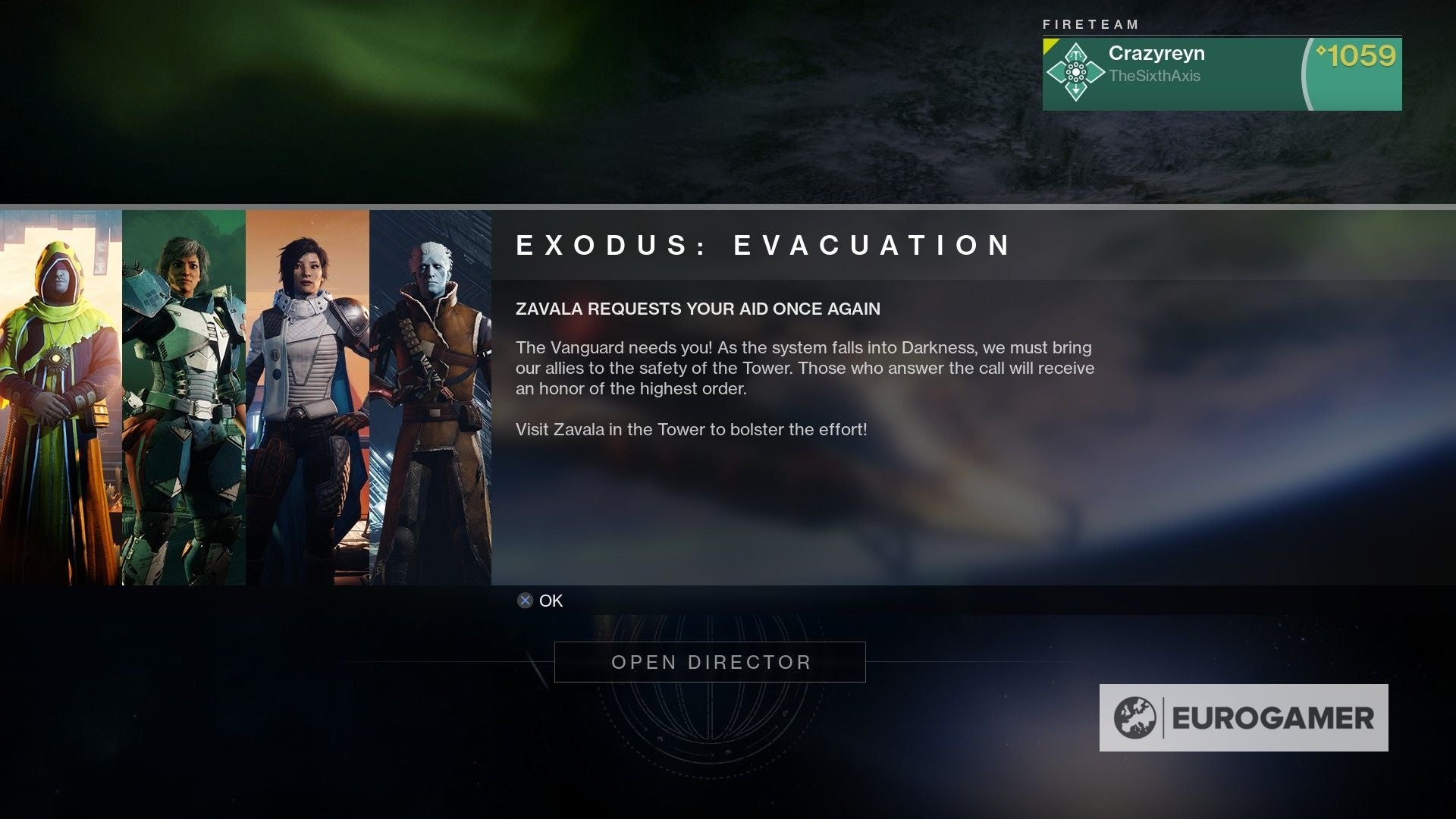
Task: Select the Exodus: Evacuation title heading
Action: 762,245
